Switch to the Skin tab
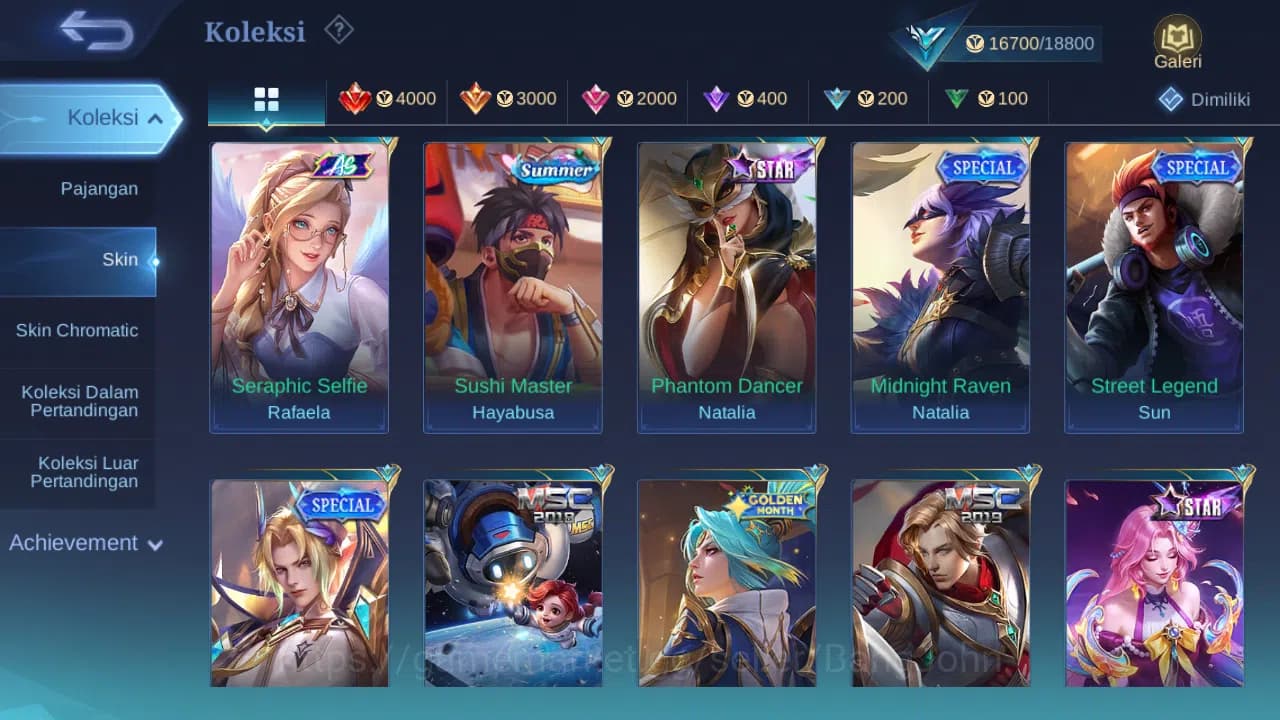 tap(120, 259)
